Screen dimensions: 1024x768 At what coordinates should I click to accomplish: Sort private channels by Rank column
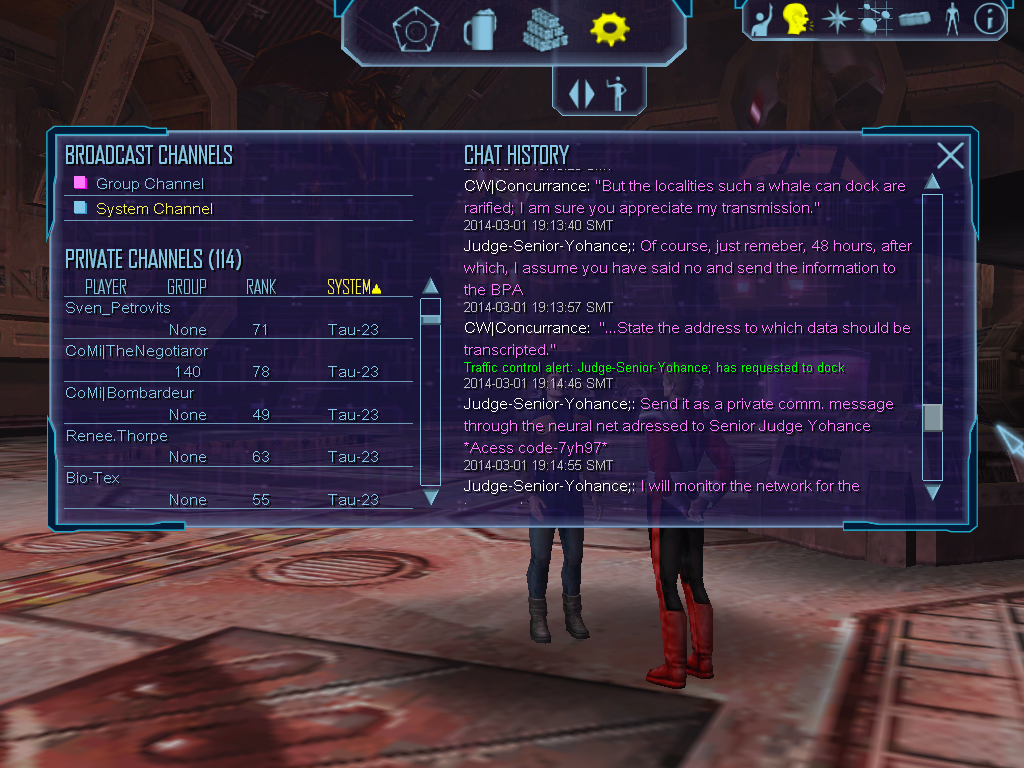(261, 287)
